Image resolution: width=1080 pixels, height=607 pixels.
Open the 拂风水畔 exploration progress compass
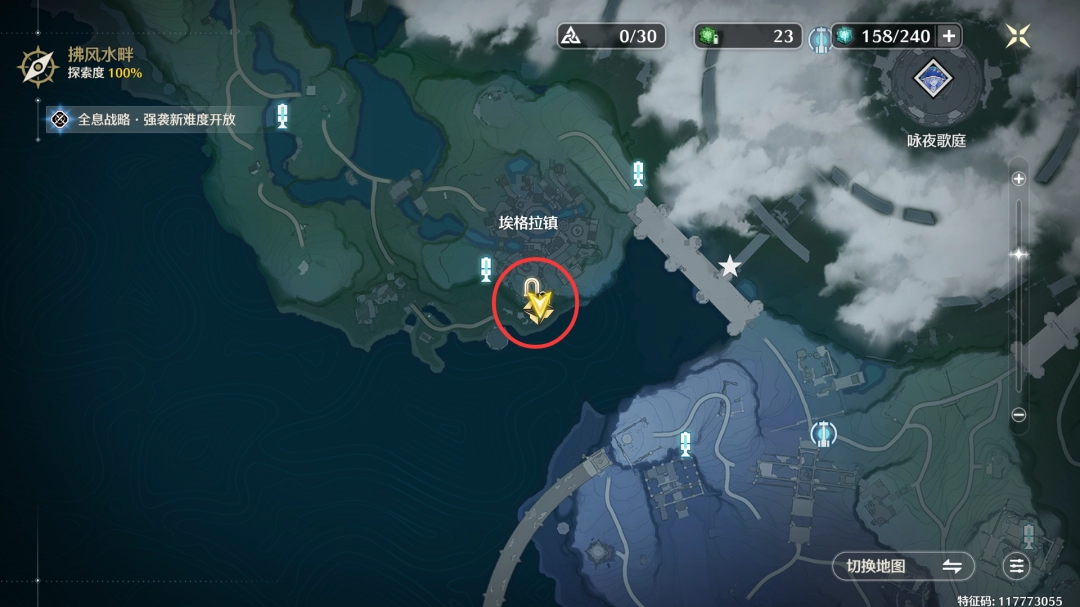point(38,65)
